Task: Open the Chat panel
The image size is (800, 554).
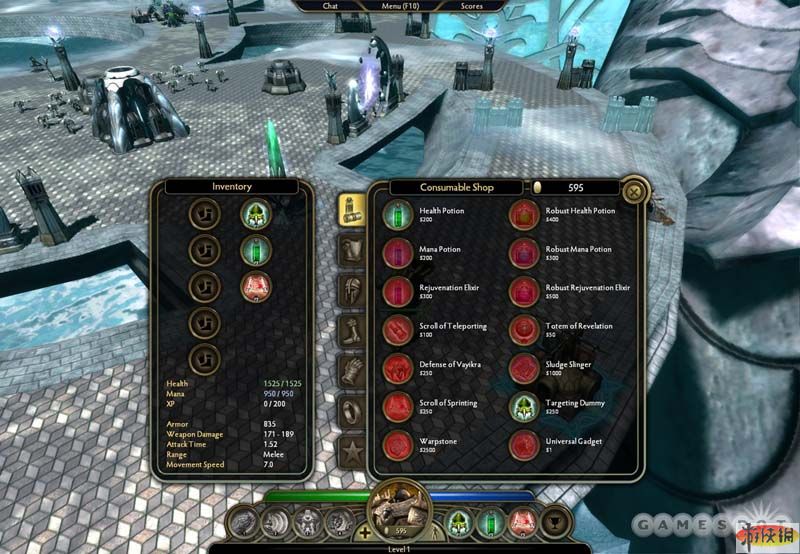Action: coord(330,6)
